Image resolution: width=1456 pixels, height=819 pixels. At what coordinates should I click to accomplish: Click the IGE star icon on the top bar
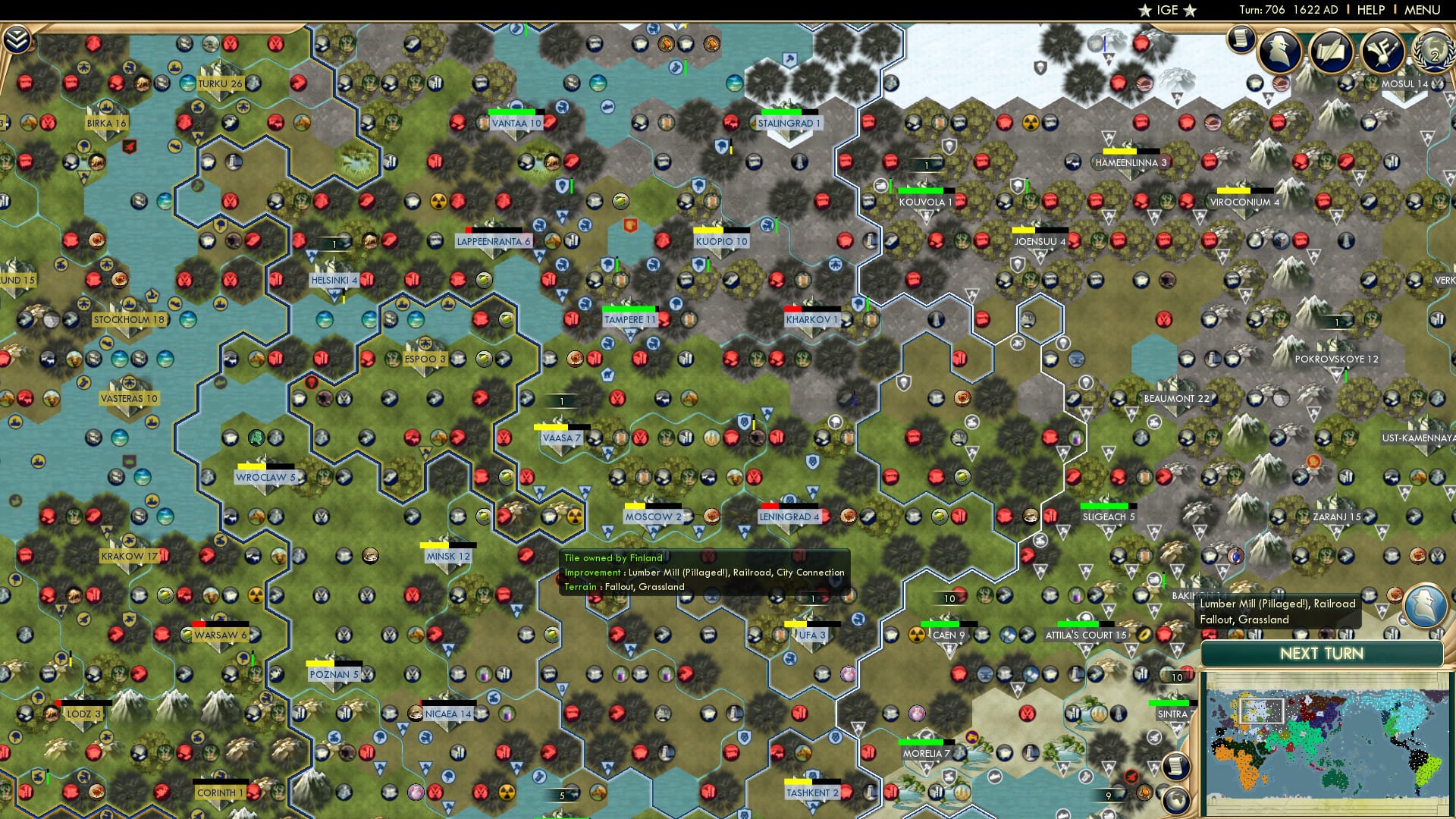tap(1147, 10)
